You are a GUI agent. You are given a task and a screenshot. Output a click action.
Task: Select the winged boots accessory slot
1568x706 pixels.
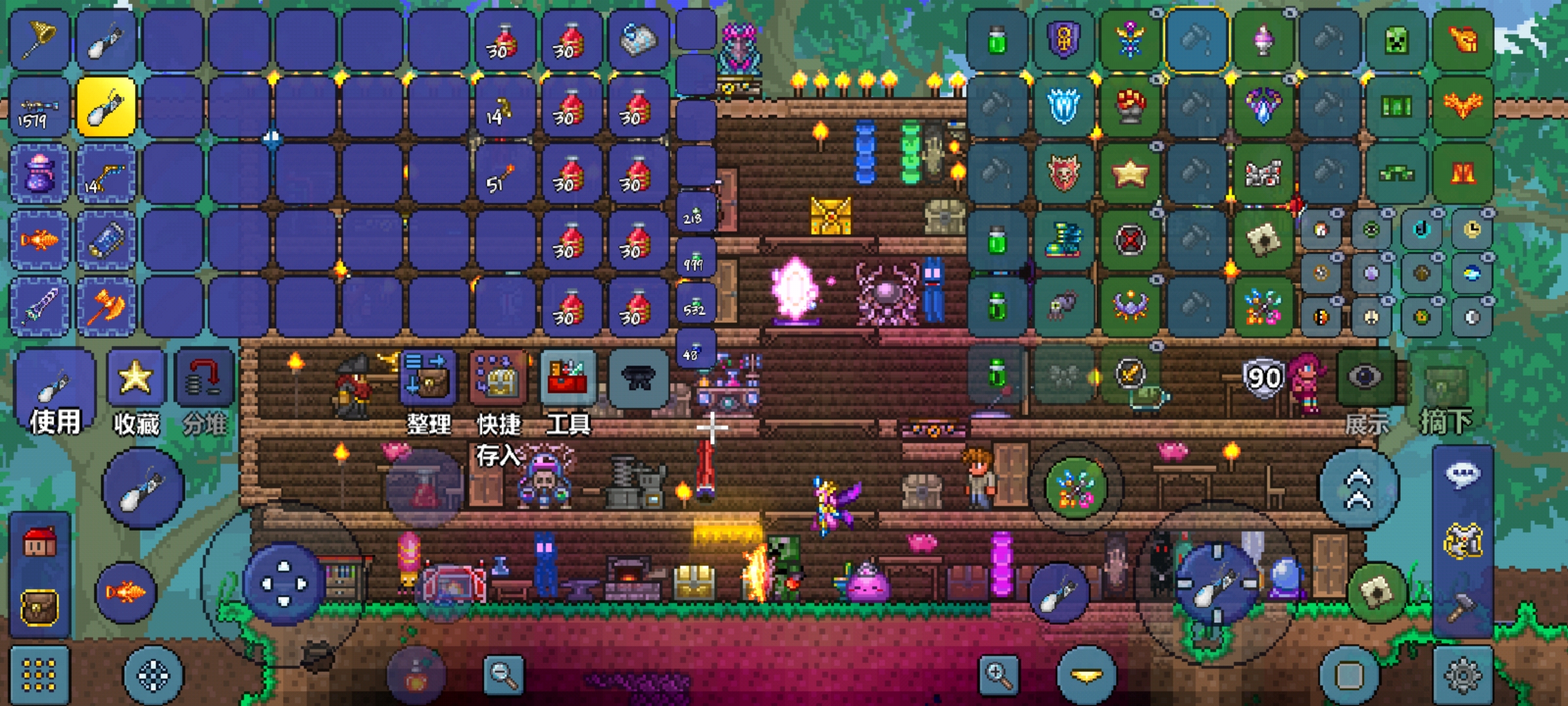point(1064,240)
